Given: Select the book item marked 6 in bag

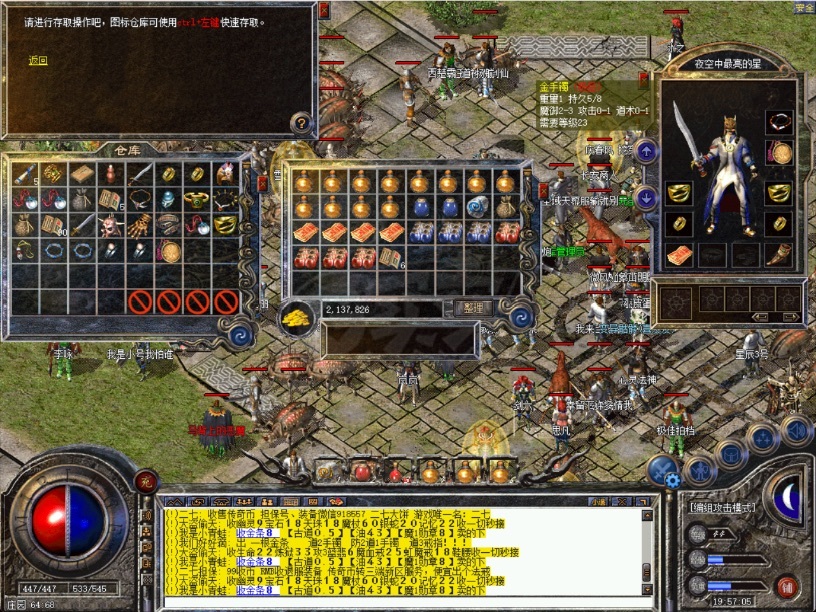Looking at the screenshot, I should pos(392,258).
